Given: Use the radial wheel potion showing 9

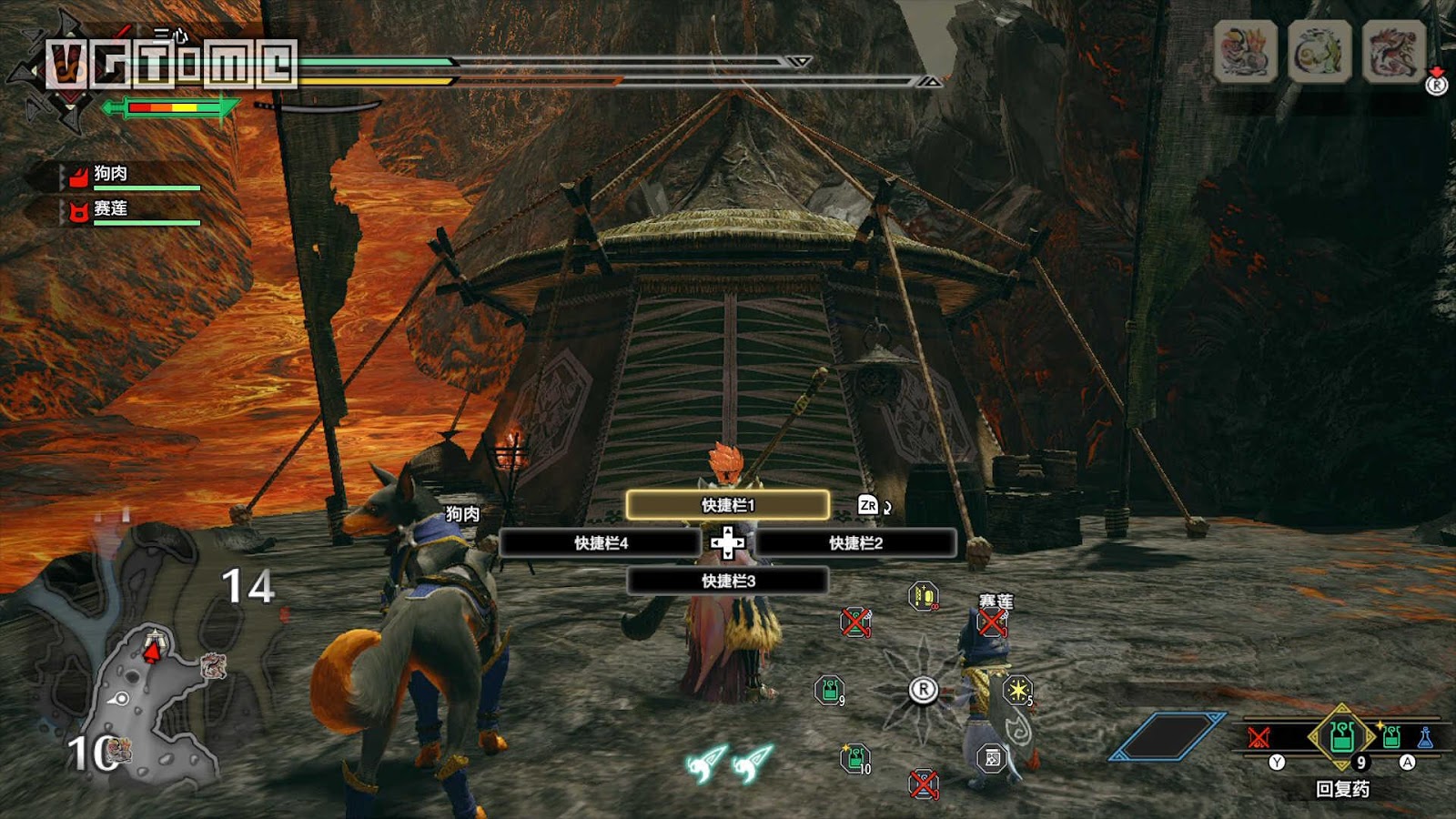Looking at the screenshot, I should (x=829, y=690).
